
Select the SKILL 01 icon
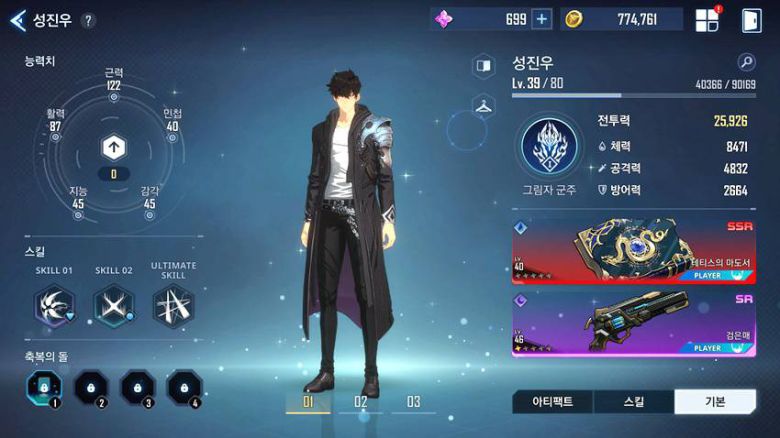(55, 305)
